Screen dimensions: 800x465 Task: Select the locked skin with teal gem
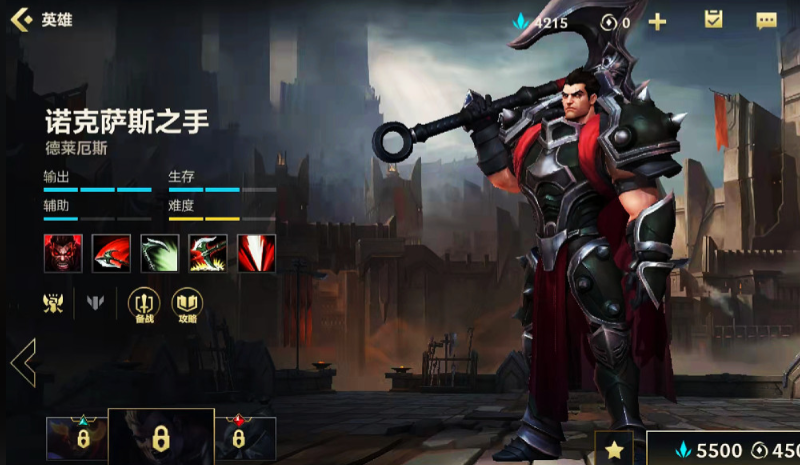coord(76,438)
